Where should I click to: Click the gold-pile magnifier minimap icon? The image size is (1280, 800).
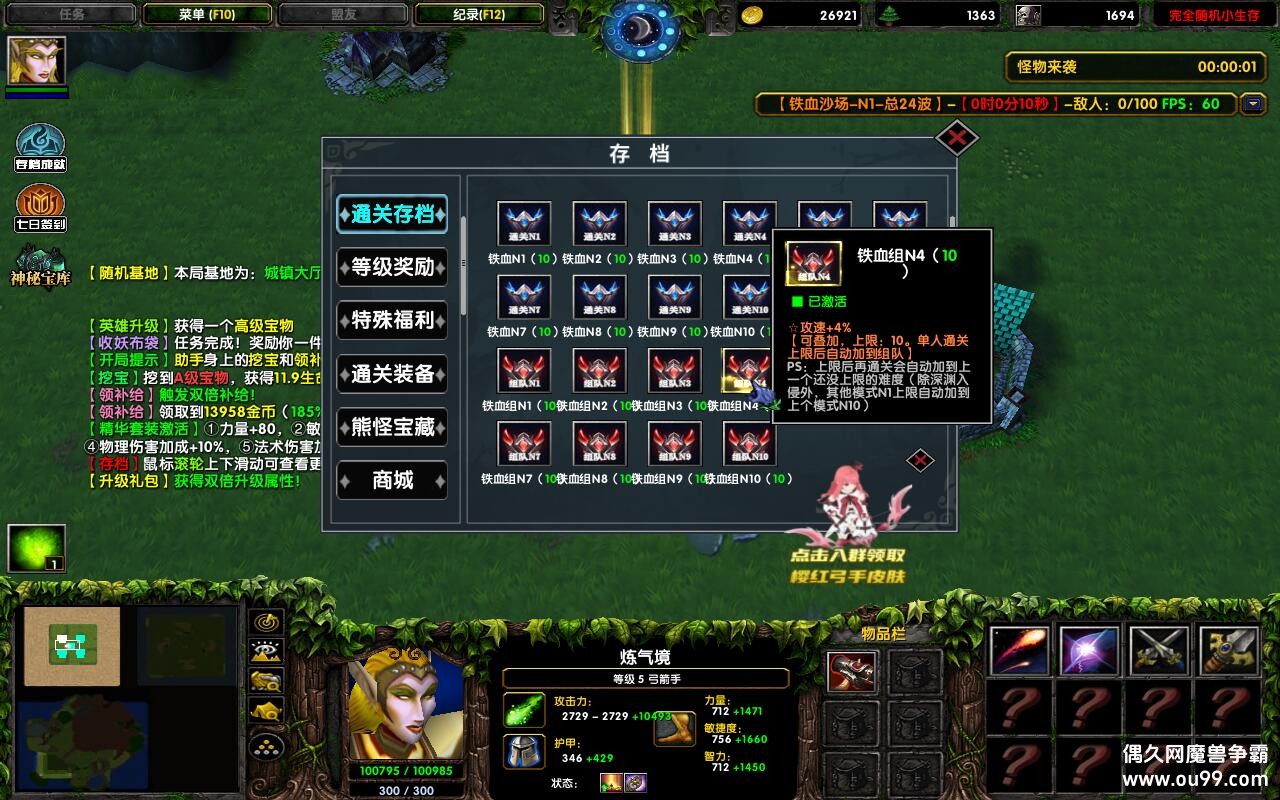pyautogui.click(x=265, y=681)
